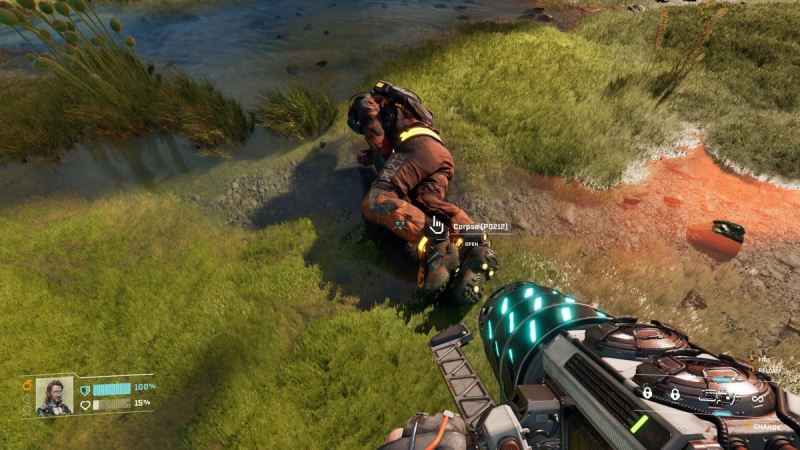Click the player character portrait
This screenshot has width=800, height=450.
pos(54,396)
